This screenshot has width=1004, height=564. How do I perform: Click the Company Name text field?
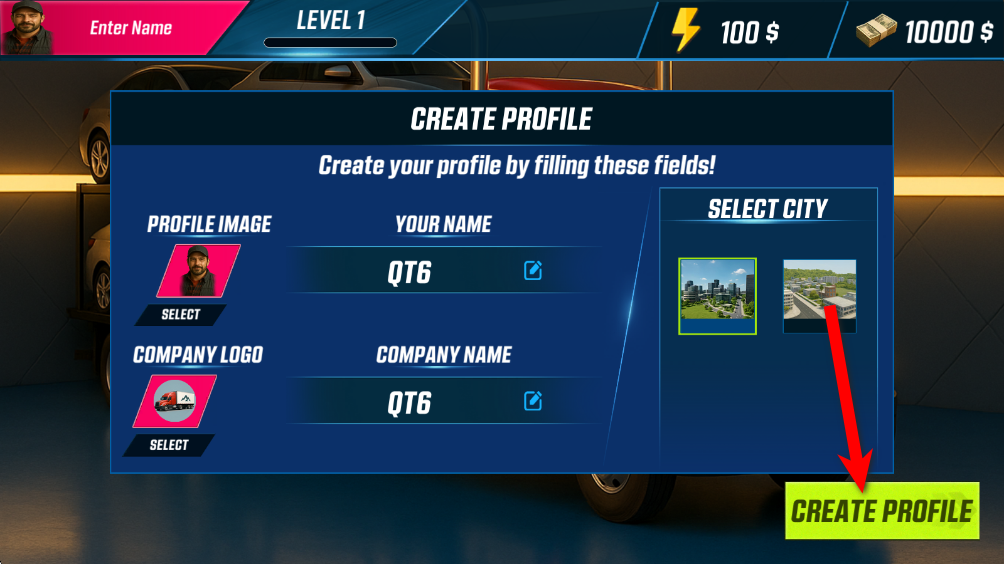pyautogui.click(x=410, y=402)
